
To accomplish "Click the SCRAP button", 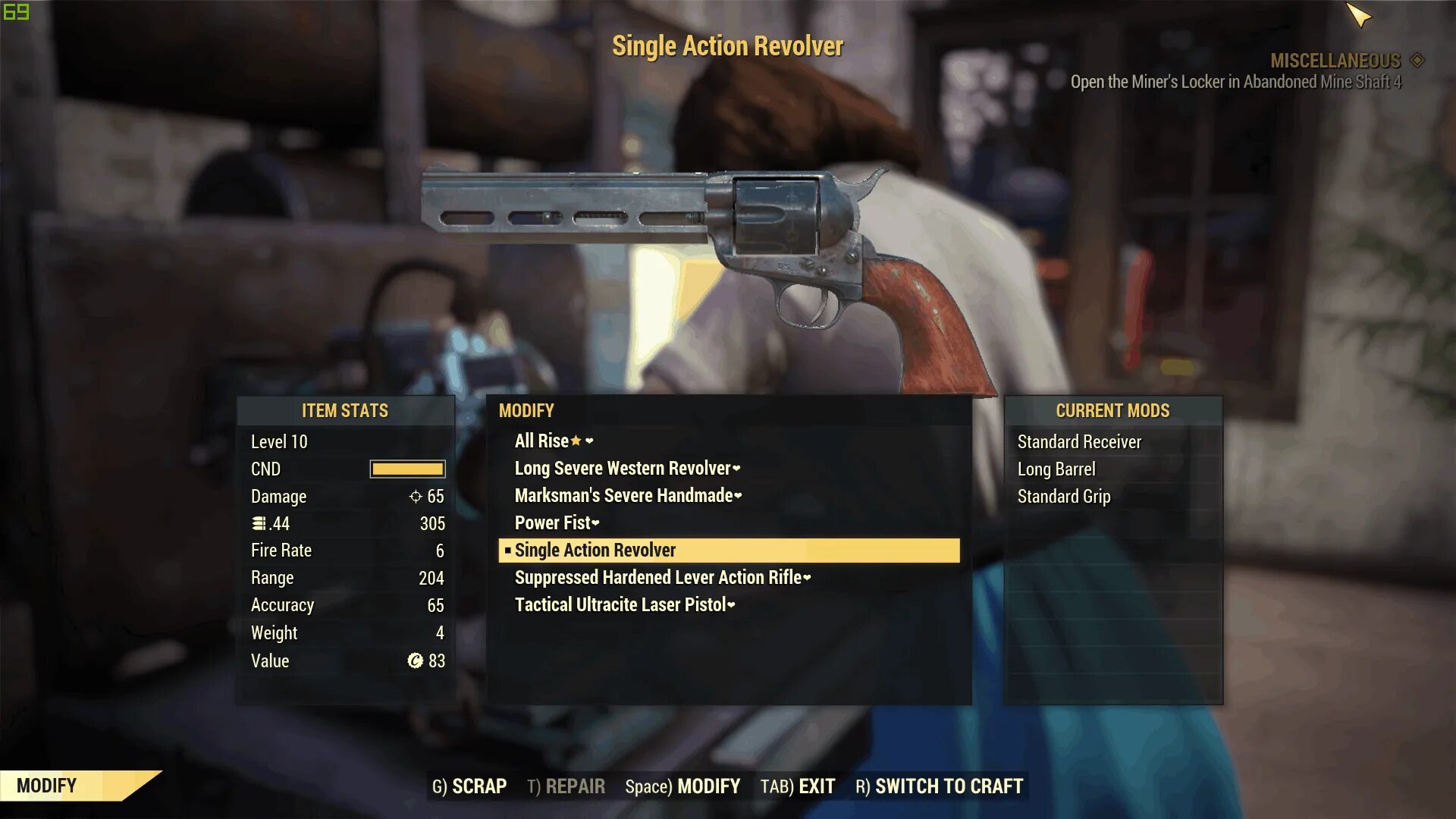I will (x=469, y=786).
